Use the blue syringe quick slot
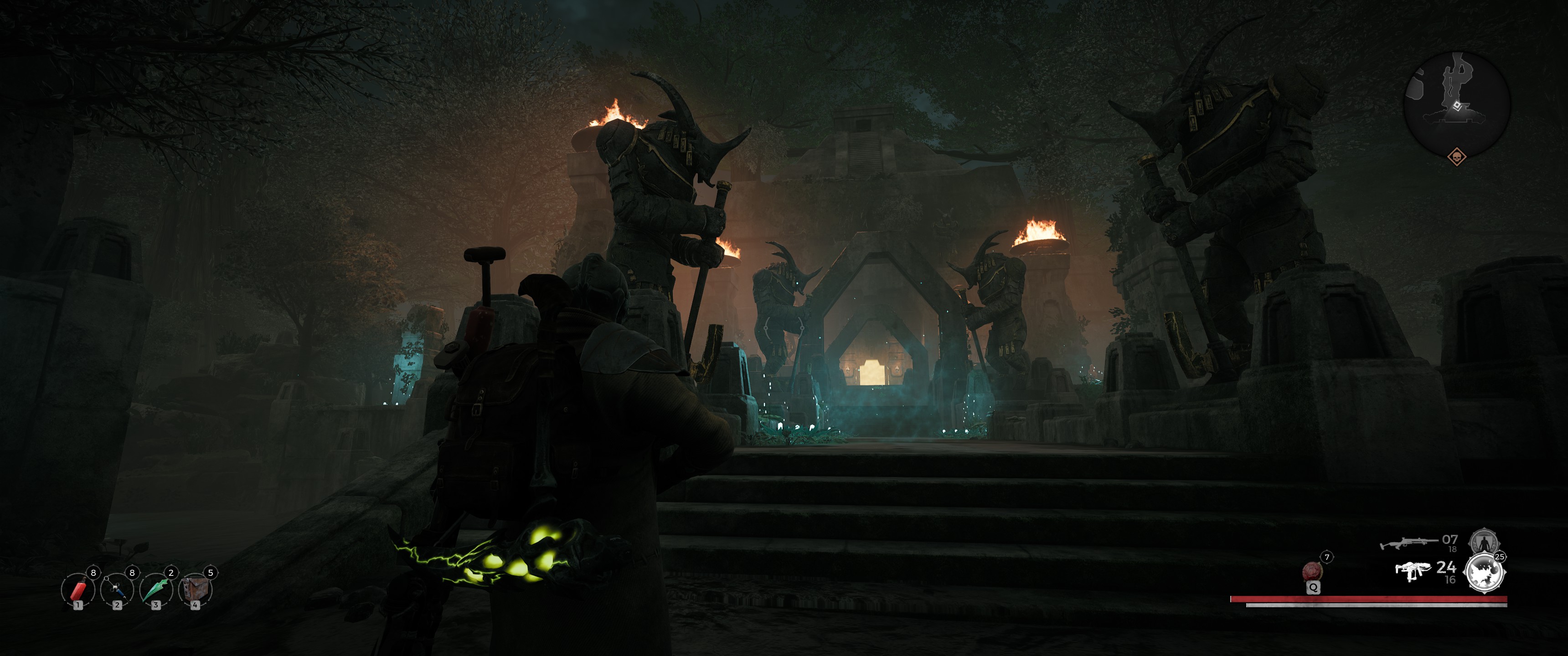 117,589
